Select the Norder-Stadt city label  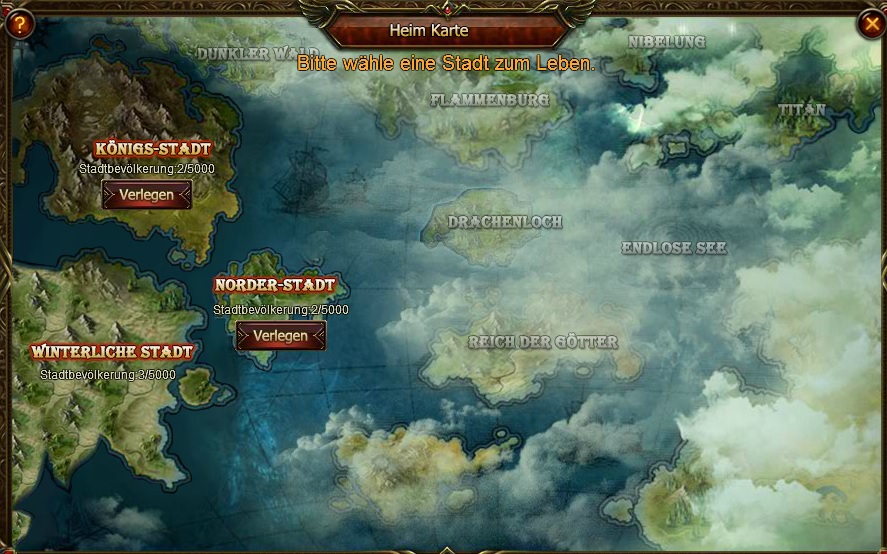[x=274, y=285]
